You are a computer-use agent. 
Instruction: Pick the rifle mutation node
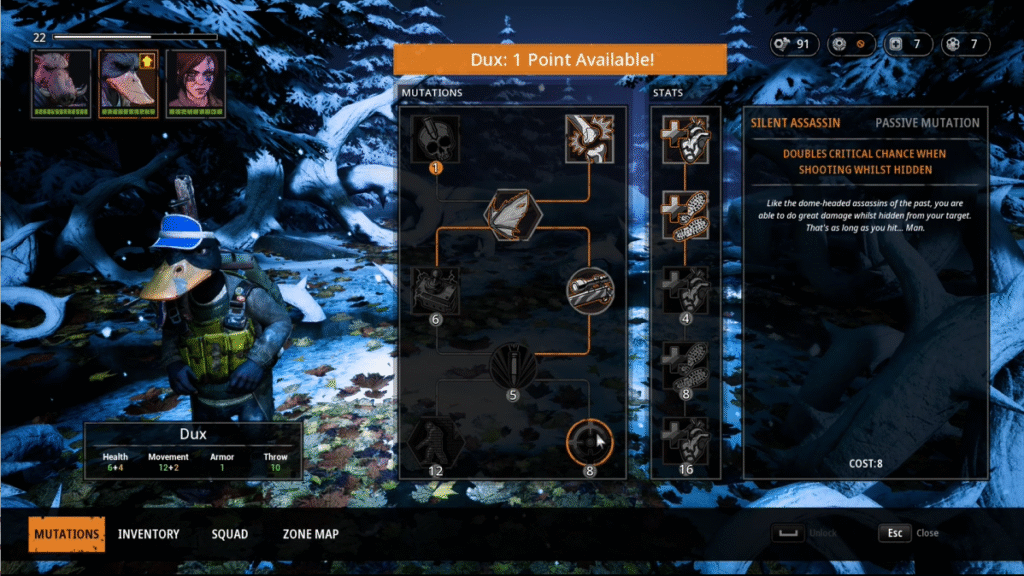pos(590,290)
